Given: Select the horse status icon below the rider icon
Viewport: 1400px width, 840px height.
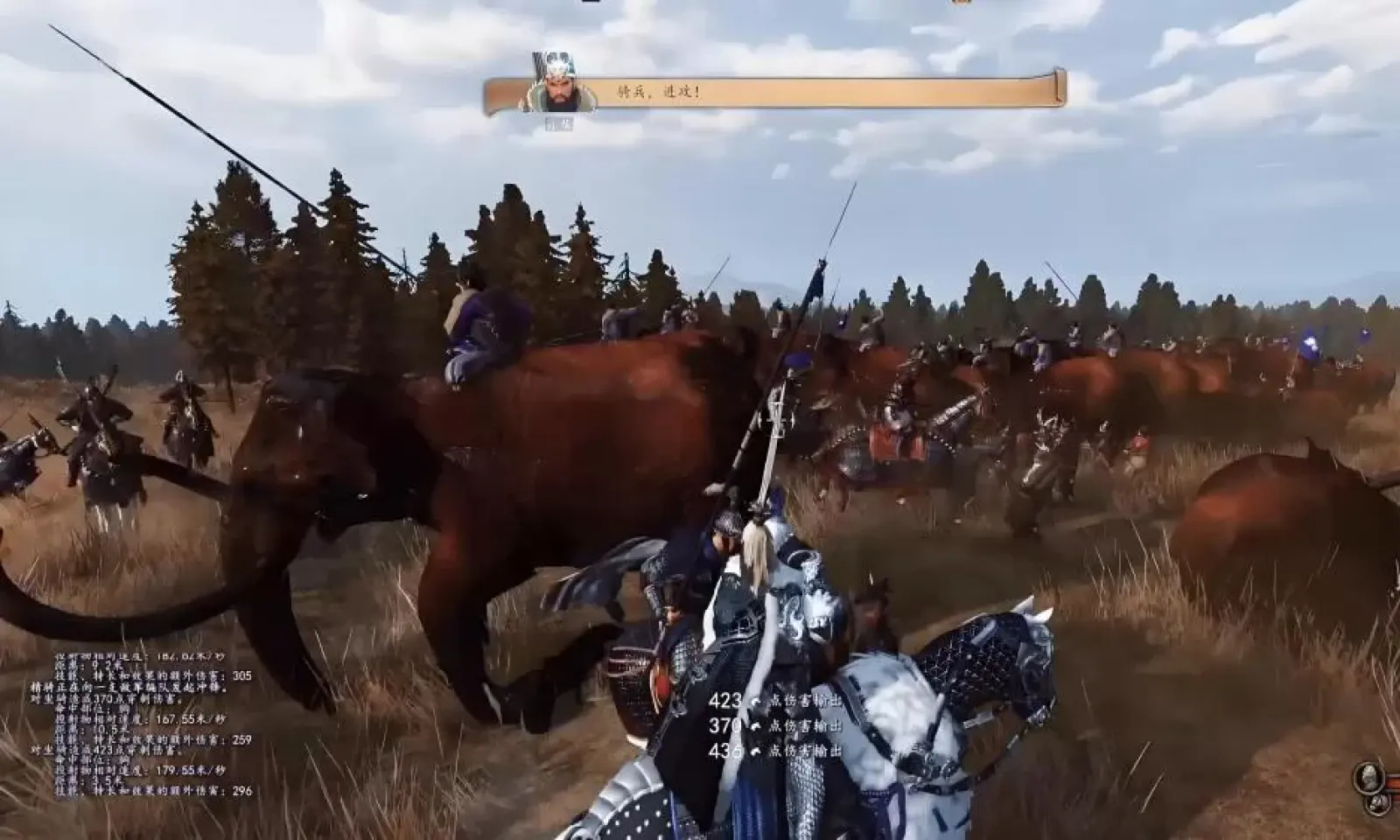Looking at the screenshot, I should pos(1378,803).
